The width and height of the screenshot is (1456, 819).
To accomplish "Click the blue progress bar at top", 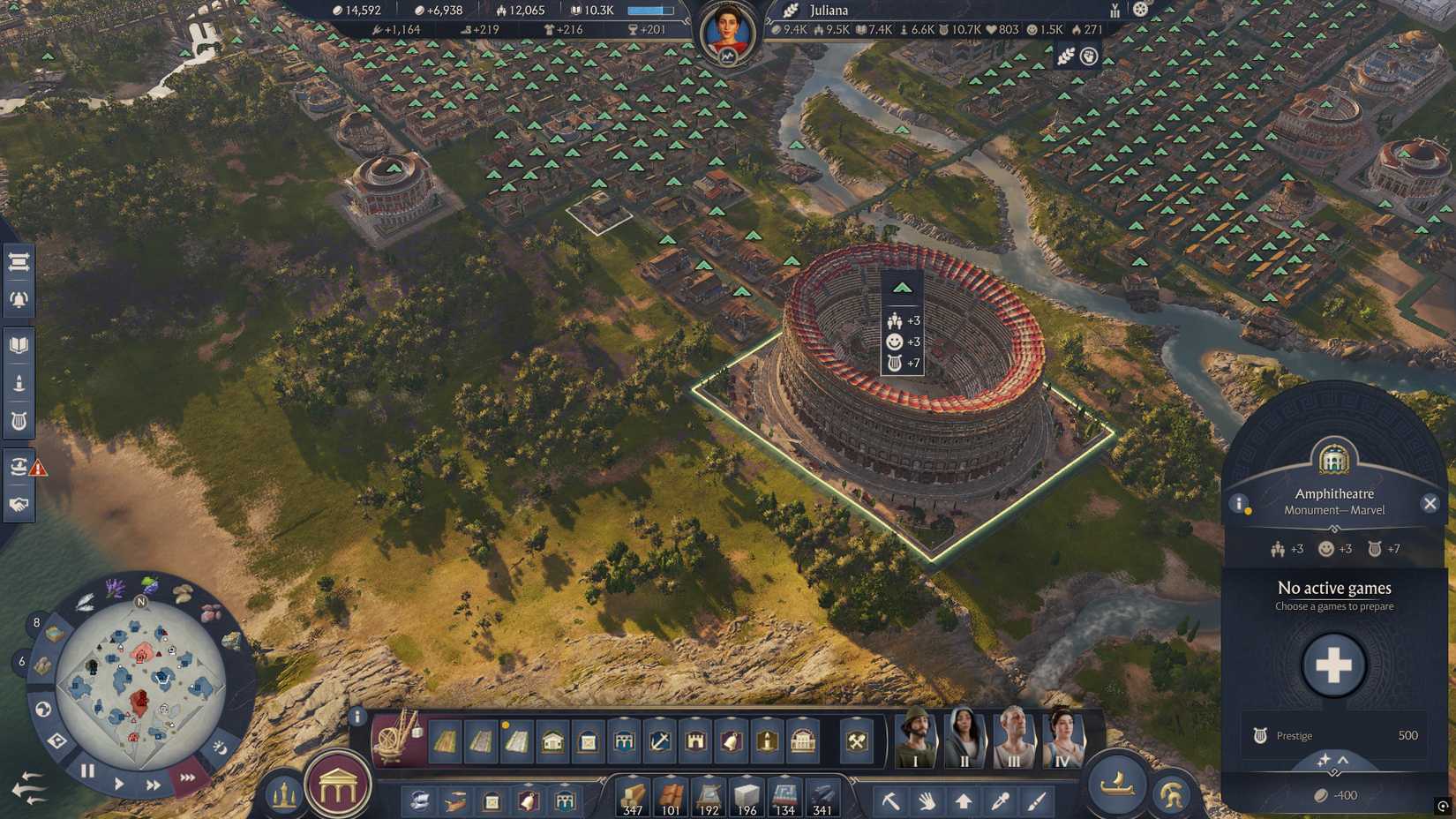I will [x=650, y=10].
